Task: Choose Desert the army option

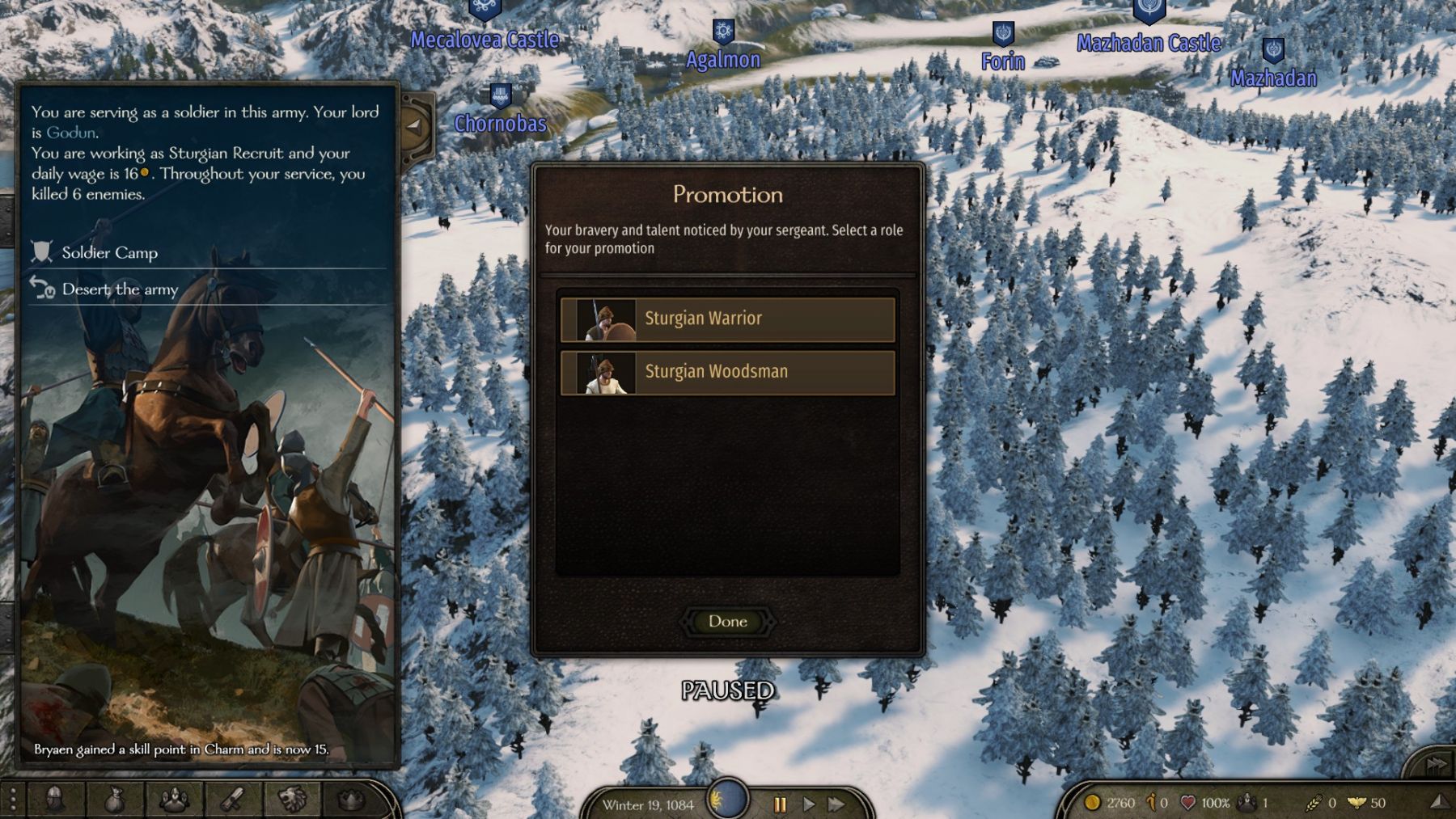Action: (x=120, y=289)
